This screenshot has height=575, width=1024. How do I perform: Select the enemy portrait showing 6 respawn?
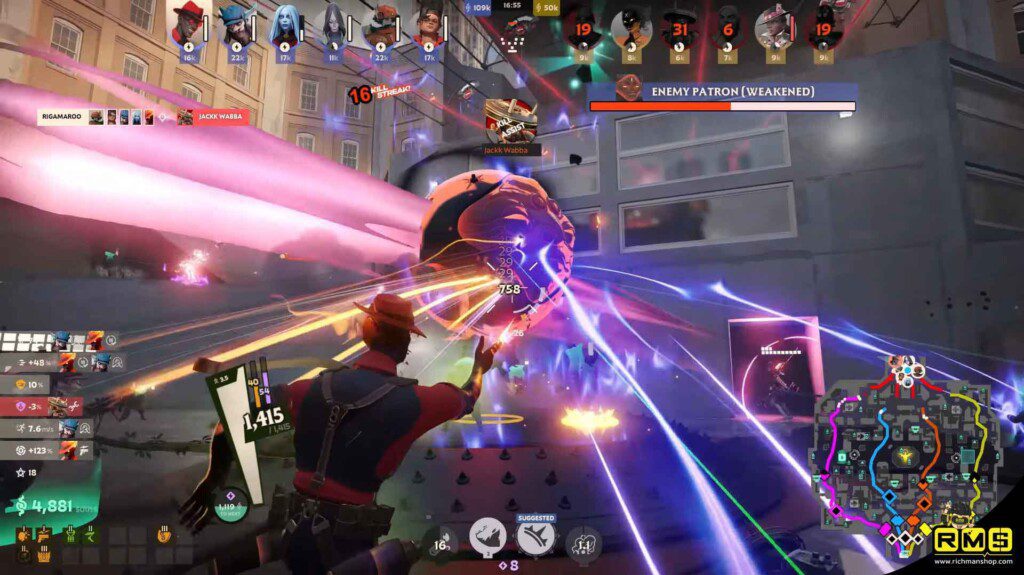click(x=728, y=28)
